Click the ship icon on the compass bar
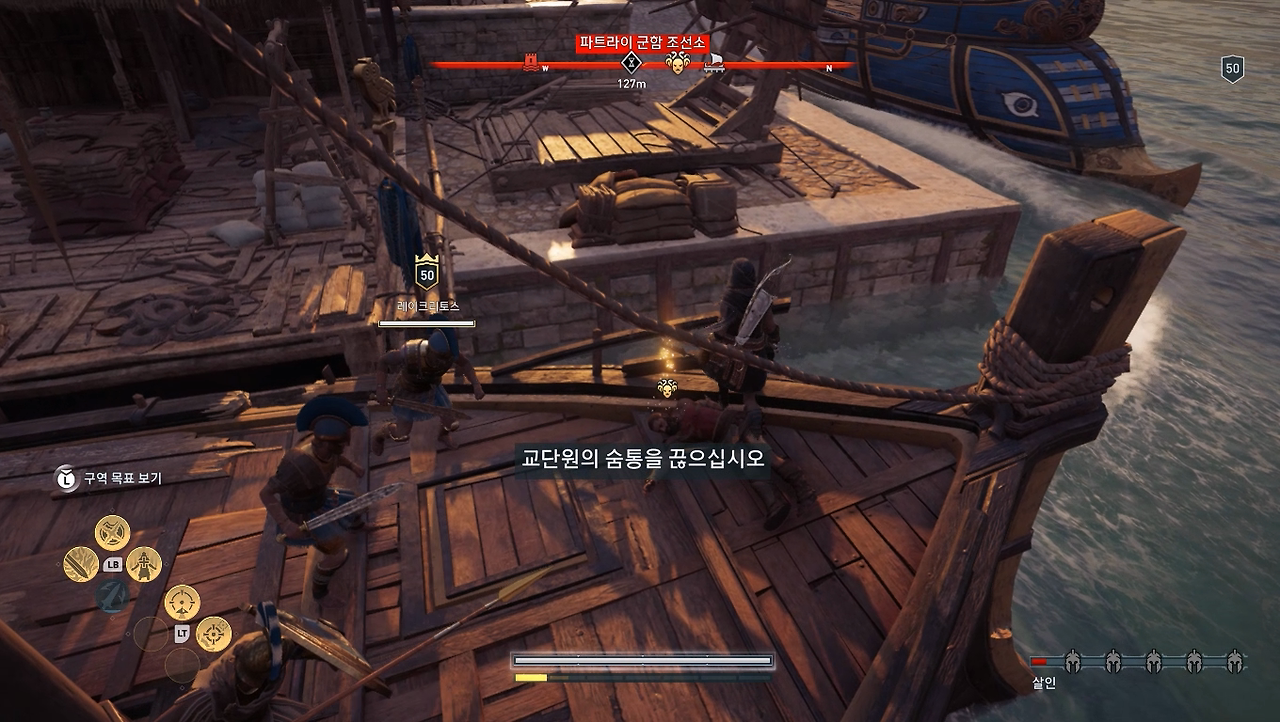Viewport: 1280px width, 722px height. pyautogui.click(x=712, y=63)
